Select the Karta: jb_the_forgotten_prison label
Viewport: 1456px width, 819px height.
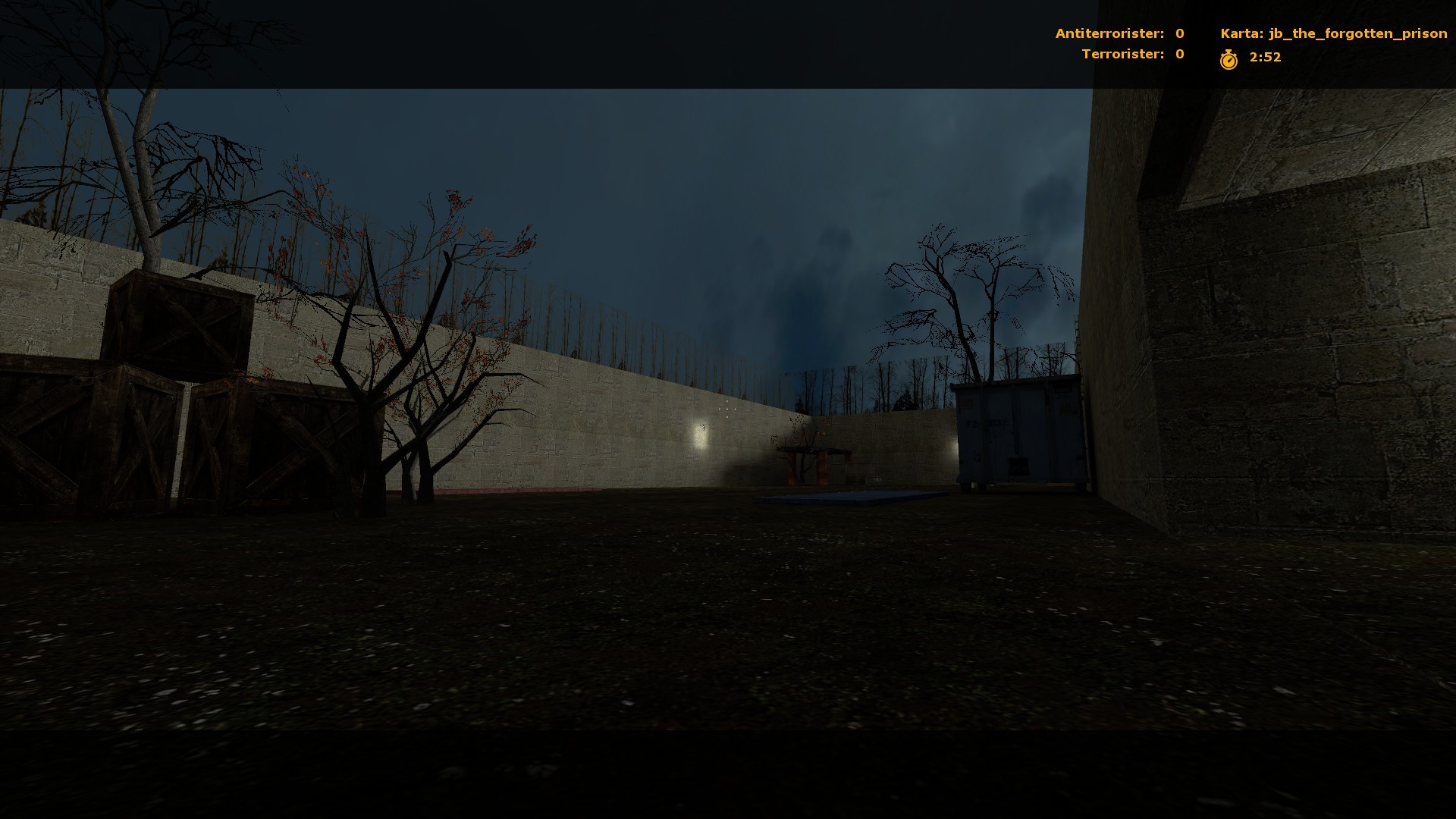coord(1333,33)
